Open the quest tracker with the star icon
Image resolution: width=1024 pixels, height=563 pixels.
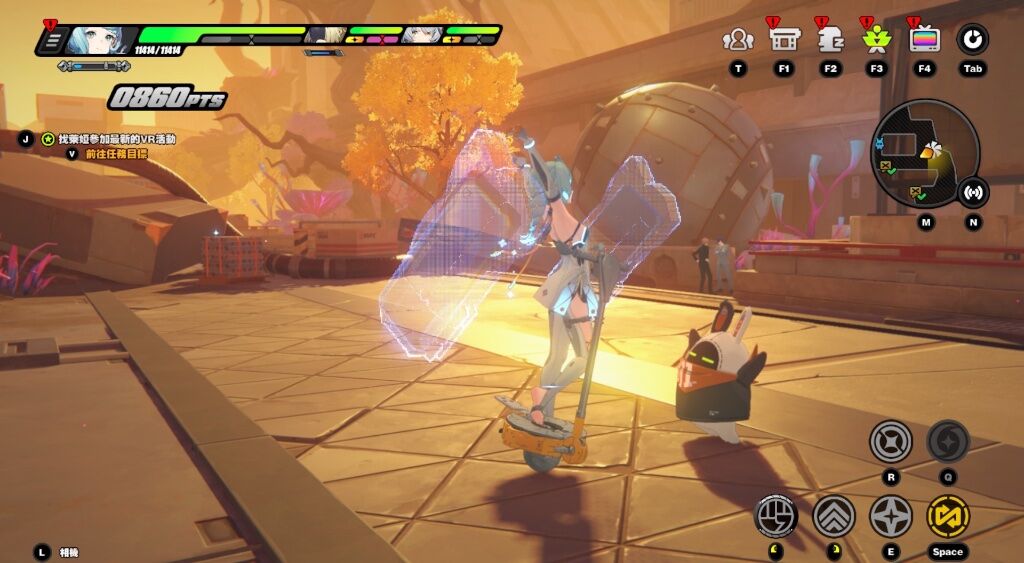[46, 139]
